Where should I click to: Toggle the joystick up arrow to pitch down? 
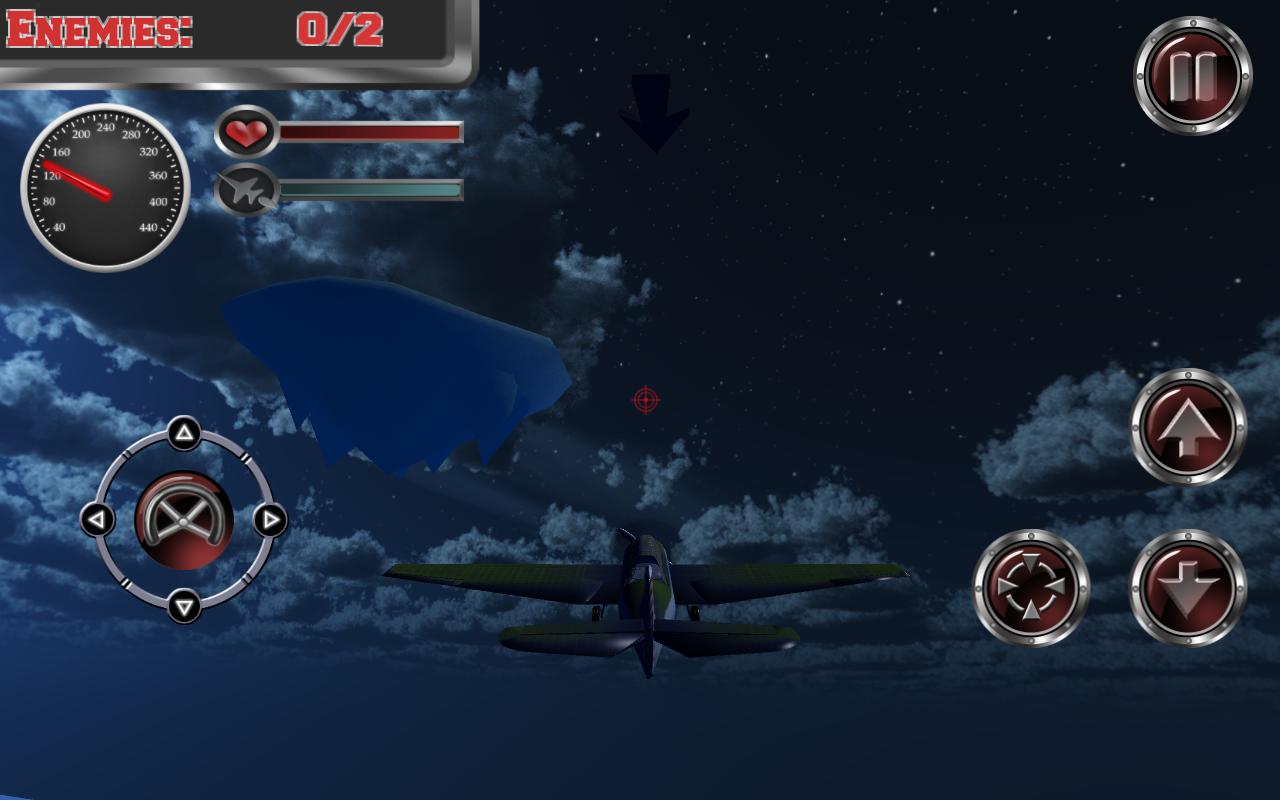click(182, 434)
